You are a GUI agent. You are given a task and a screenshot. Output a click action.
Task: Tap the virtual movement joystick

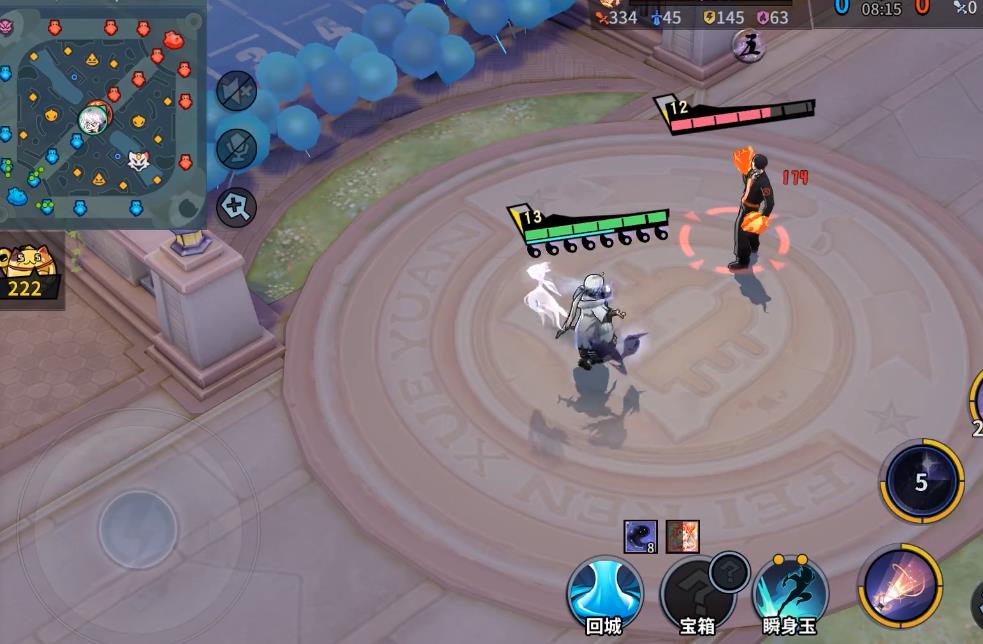137,527
